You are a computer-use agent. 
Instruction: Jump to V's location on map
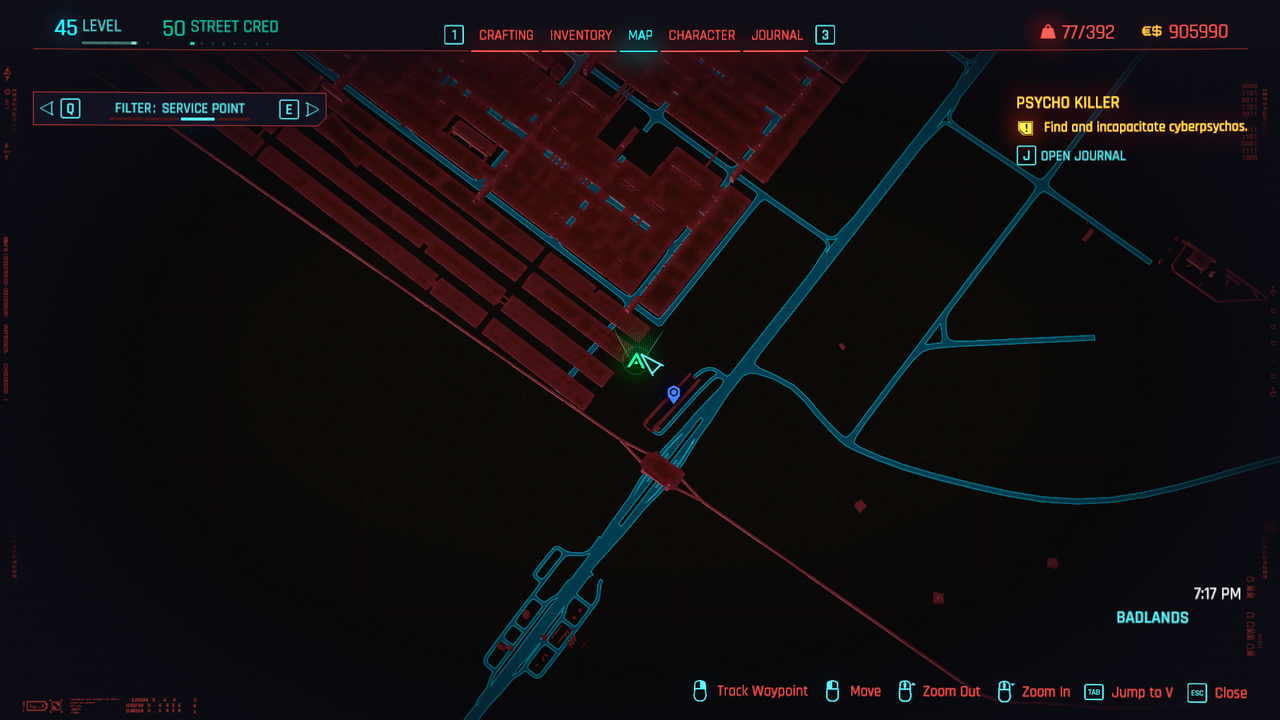(x=1130, y=692)
